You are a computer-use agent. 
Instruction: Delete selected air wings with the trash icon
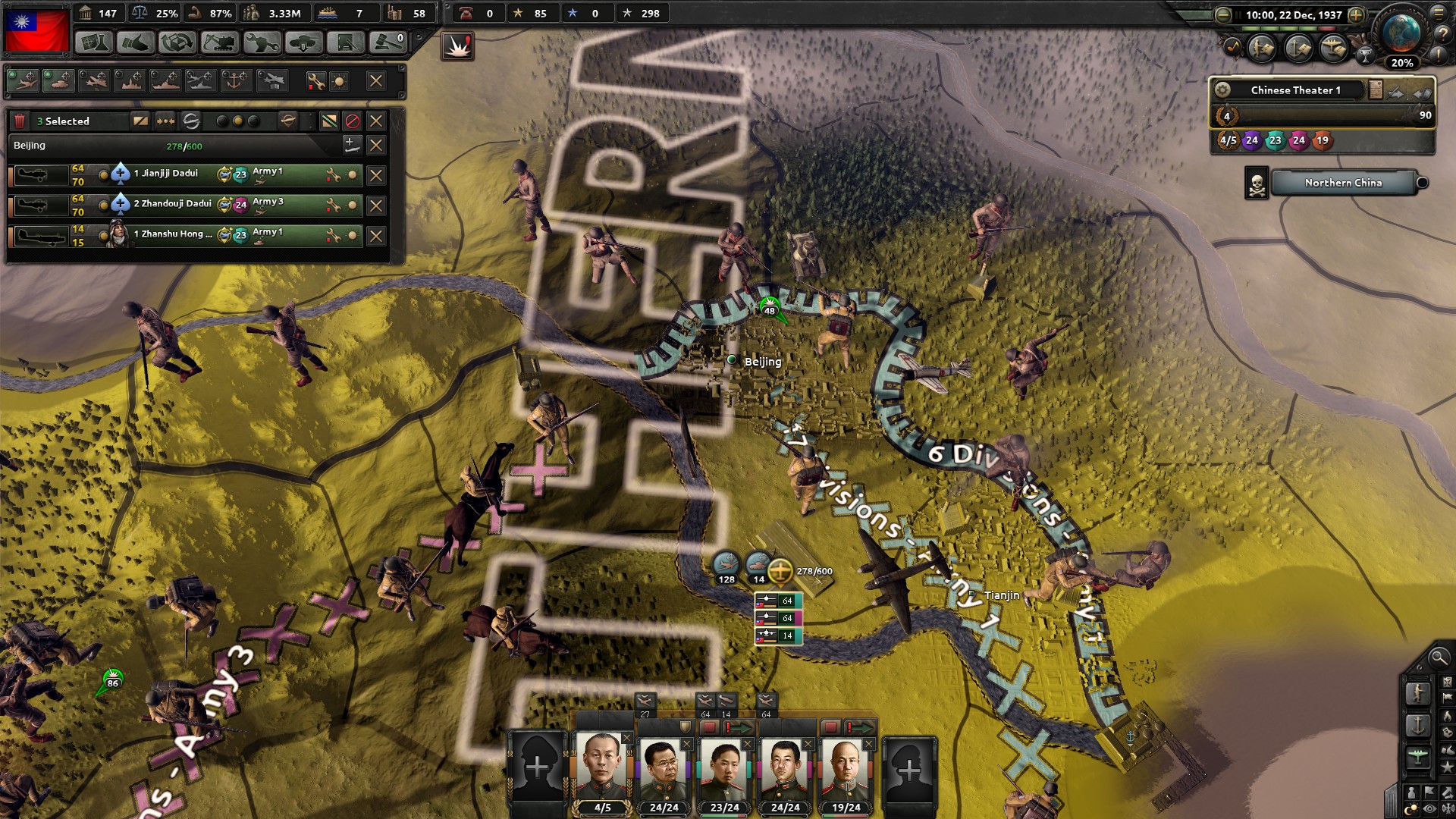(x=20, y=121)
